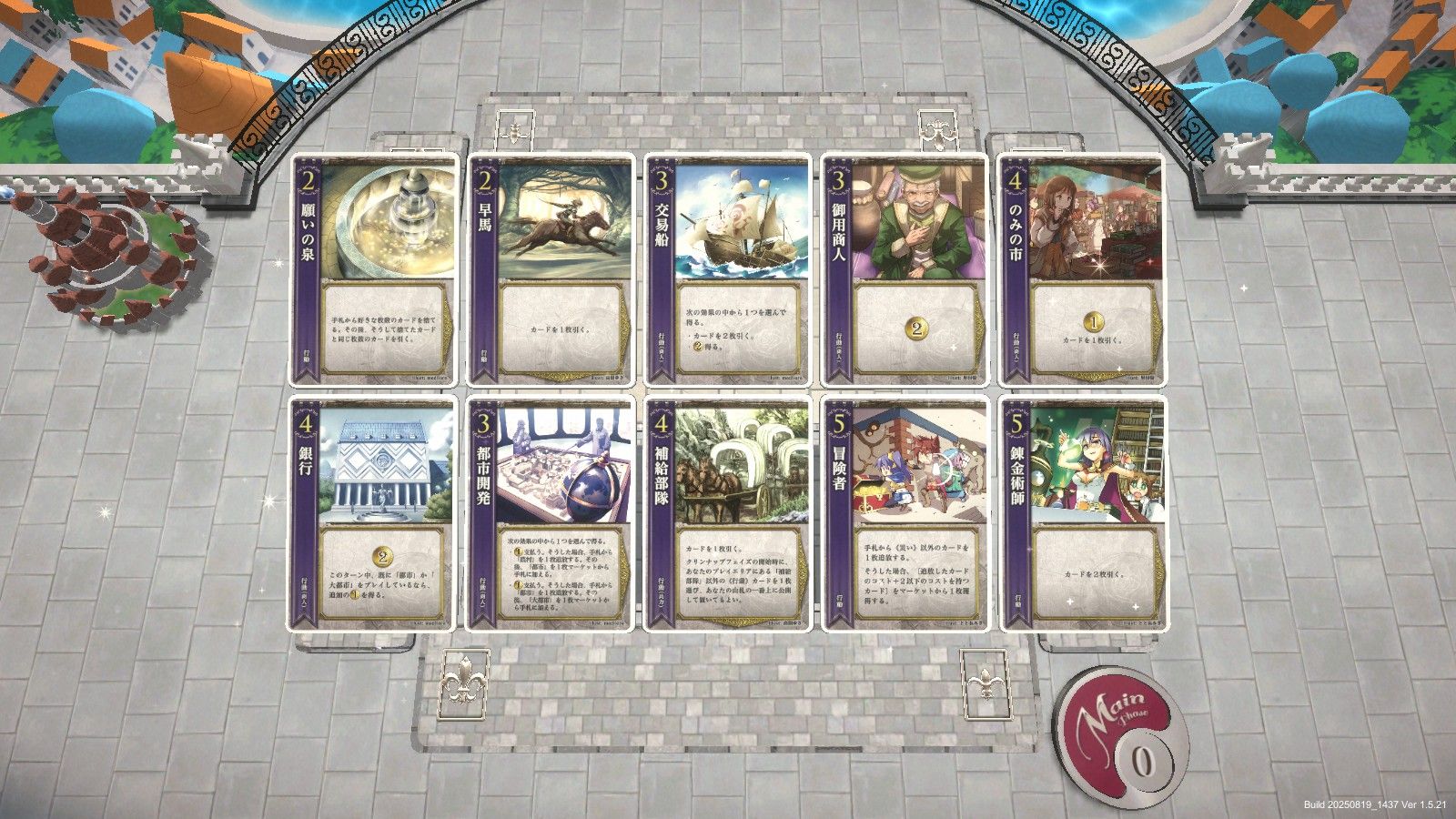Select the 錬金術師 card
The image size is (1456, 819).
pyautogui.click(x=1083, y=514)
